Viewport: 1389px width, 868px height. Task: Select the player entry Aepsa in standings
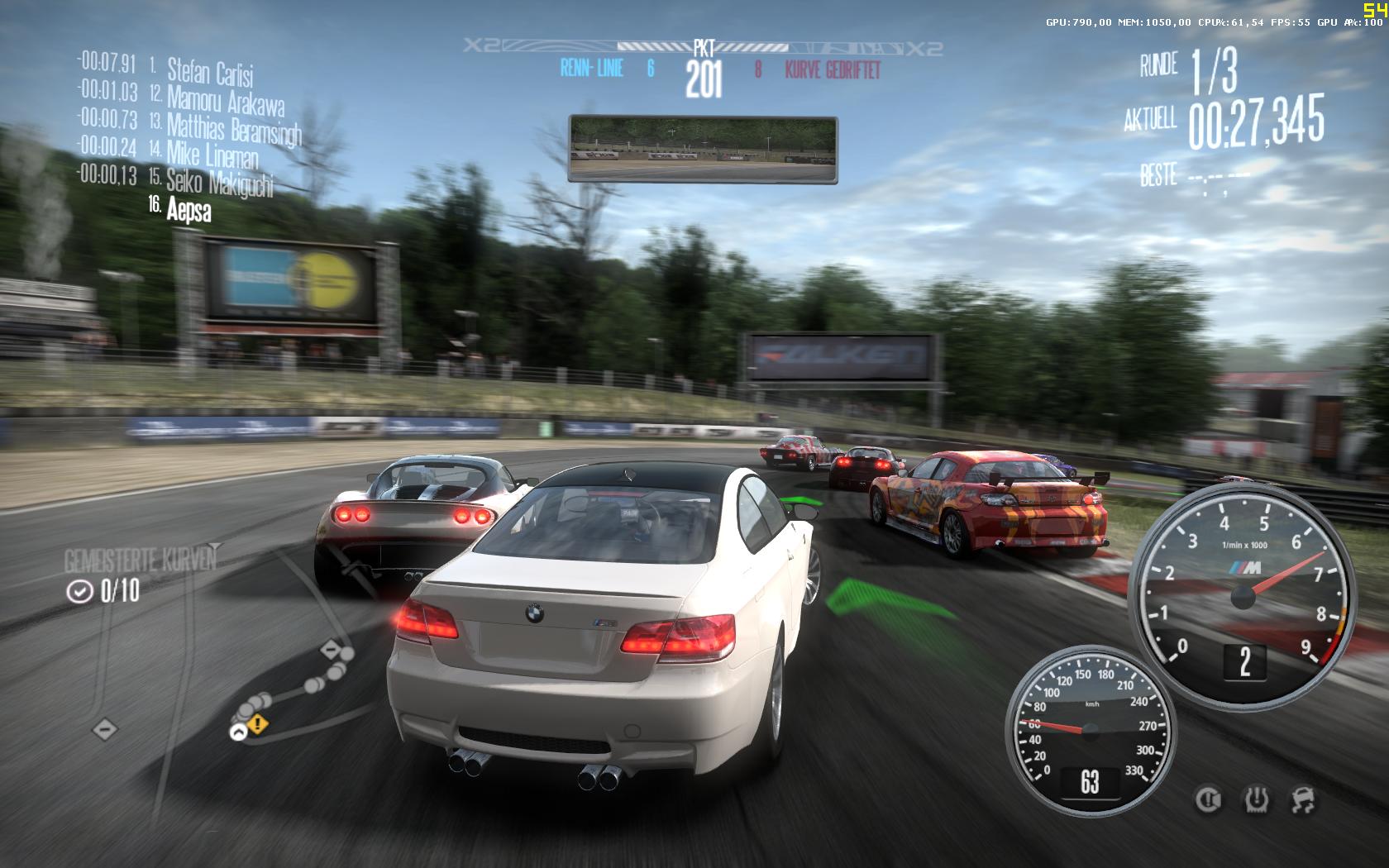pos(189,210)
